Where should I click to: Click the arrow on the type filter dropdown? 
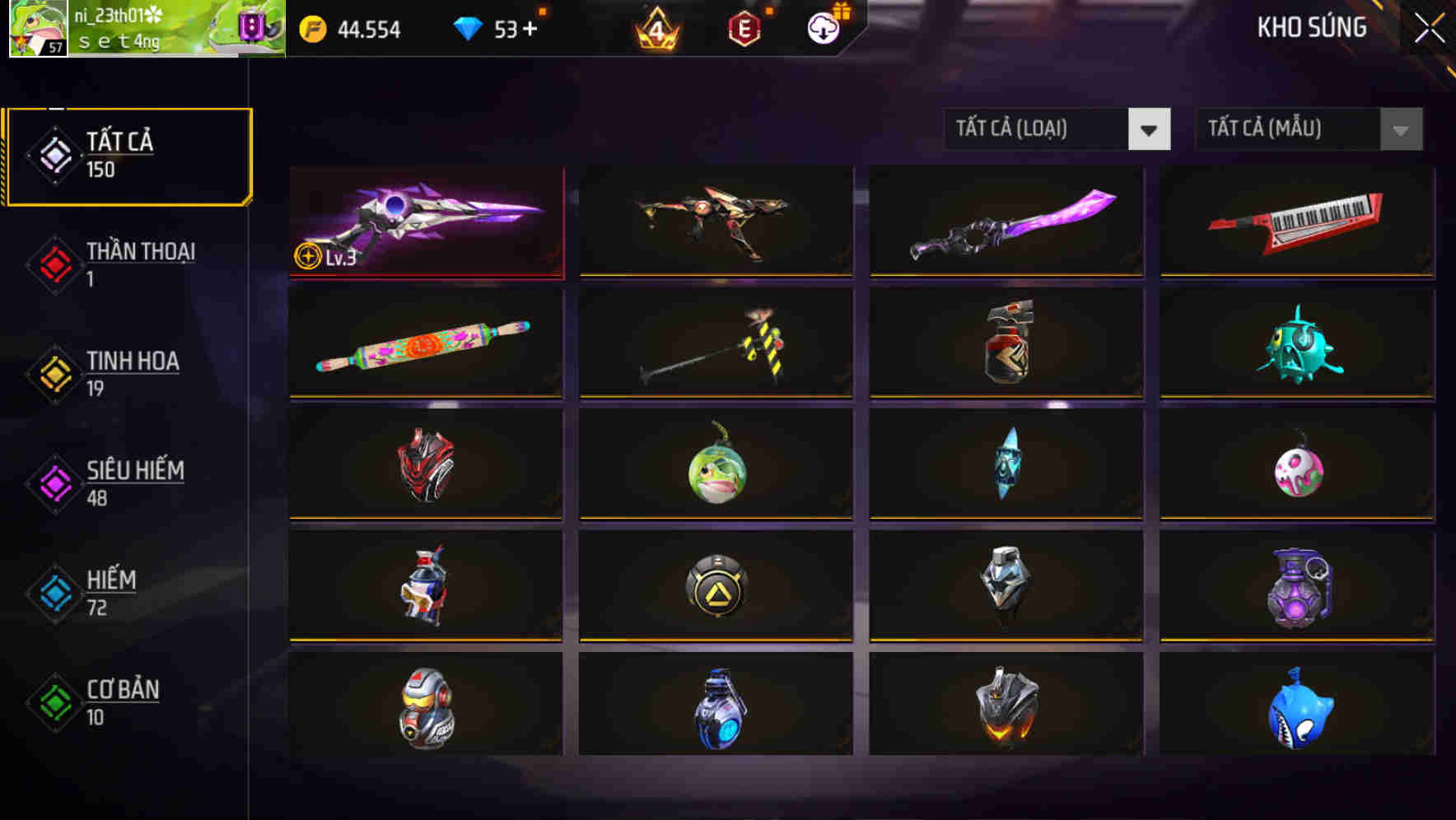[x=1150, y=129]
